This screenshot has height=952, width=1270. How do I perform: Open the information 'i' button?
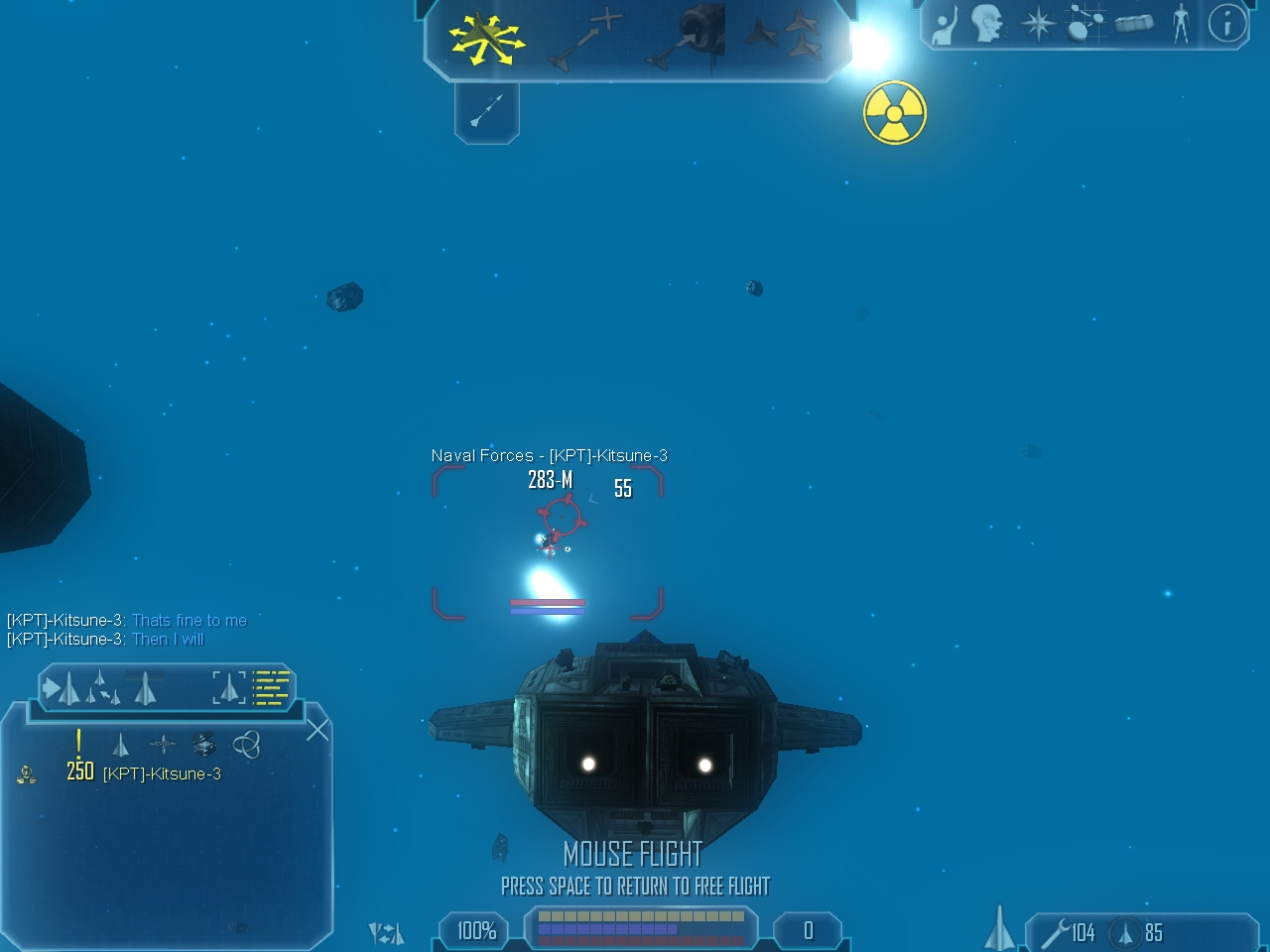pyautogui.click(x=1227, y=24)
